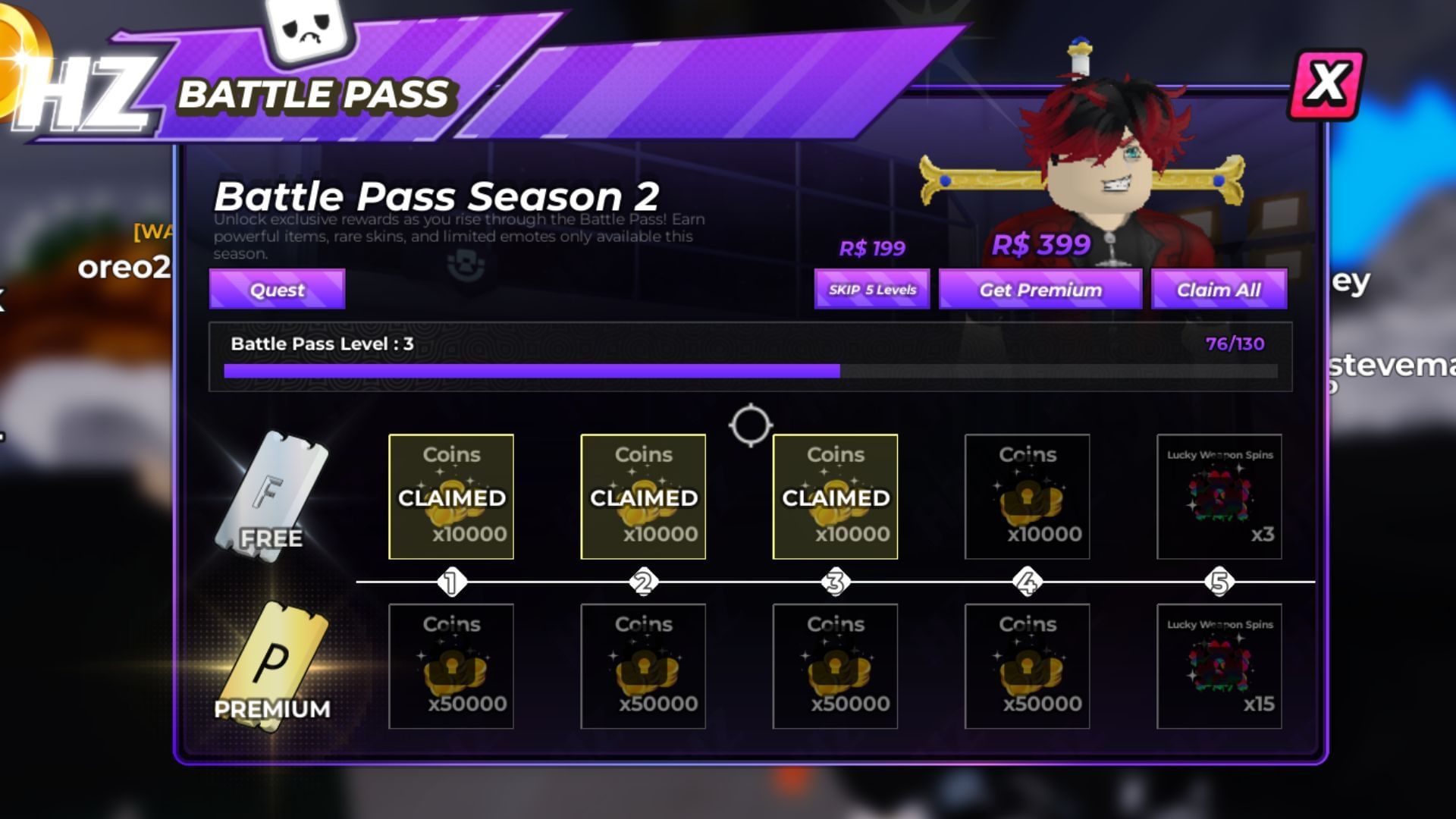Screen dimensions: 1456x819
Task: Select the locked premium x50000 Coins at level 1
Action: [x=451, y=666]
